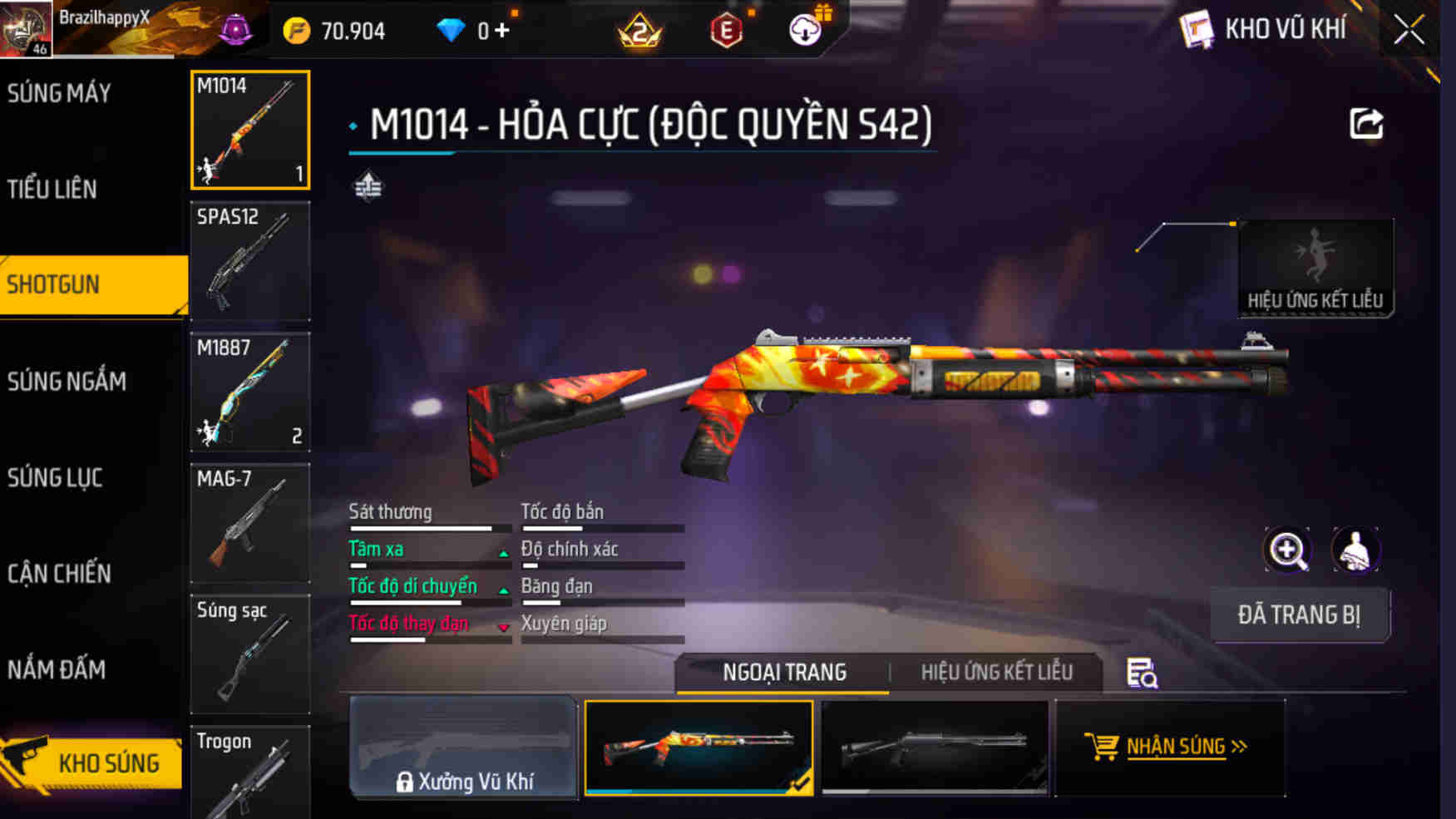Image resolution: width=1456 pixels, height=819 pixels.
Task: Open the Súng Ngắm category
Action: point(67,382)
